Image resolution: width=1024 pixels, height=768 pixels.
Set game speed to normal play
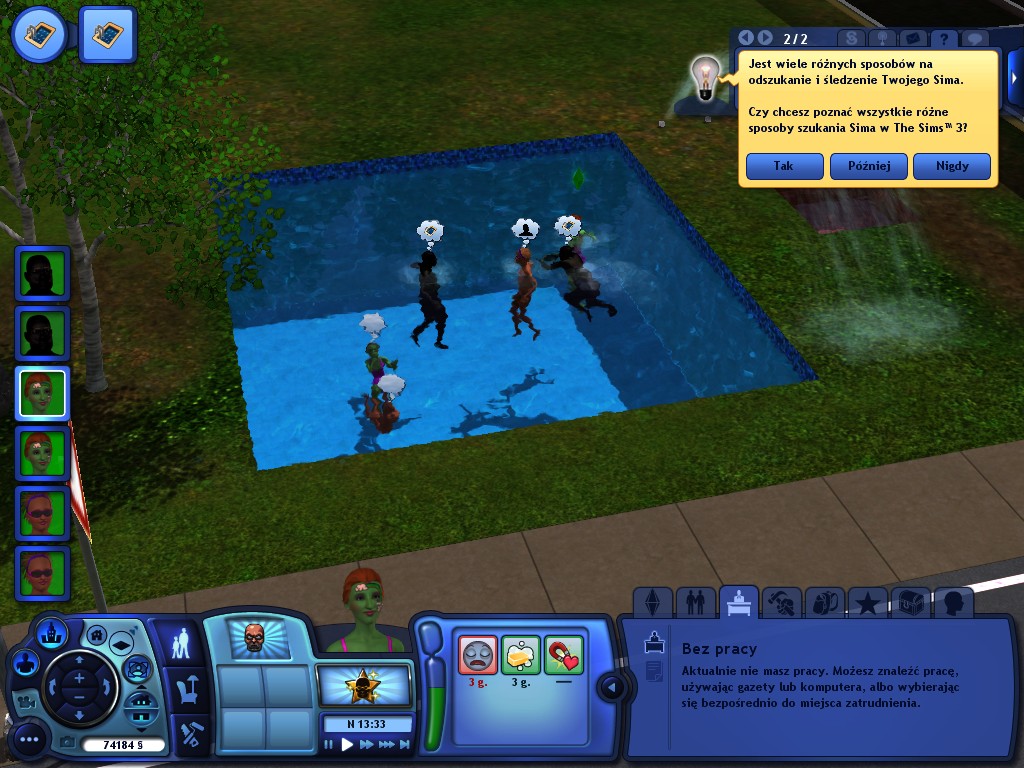348,744
